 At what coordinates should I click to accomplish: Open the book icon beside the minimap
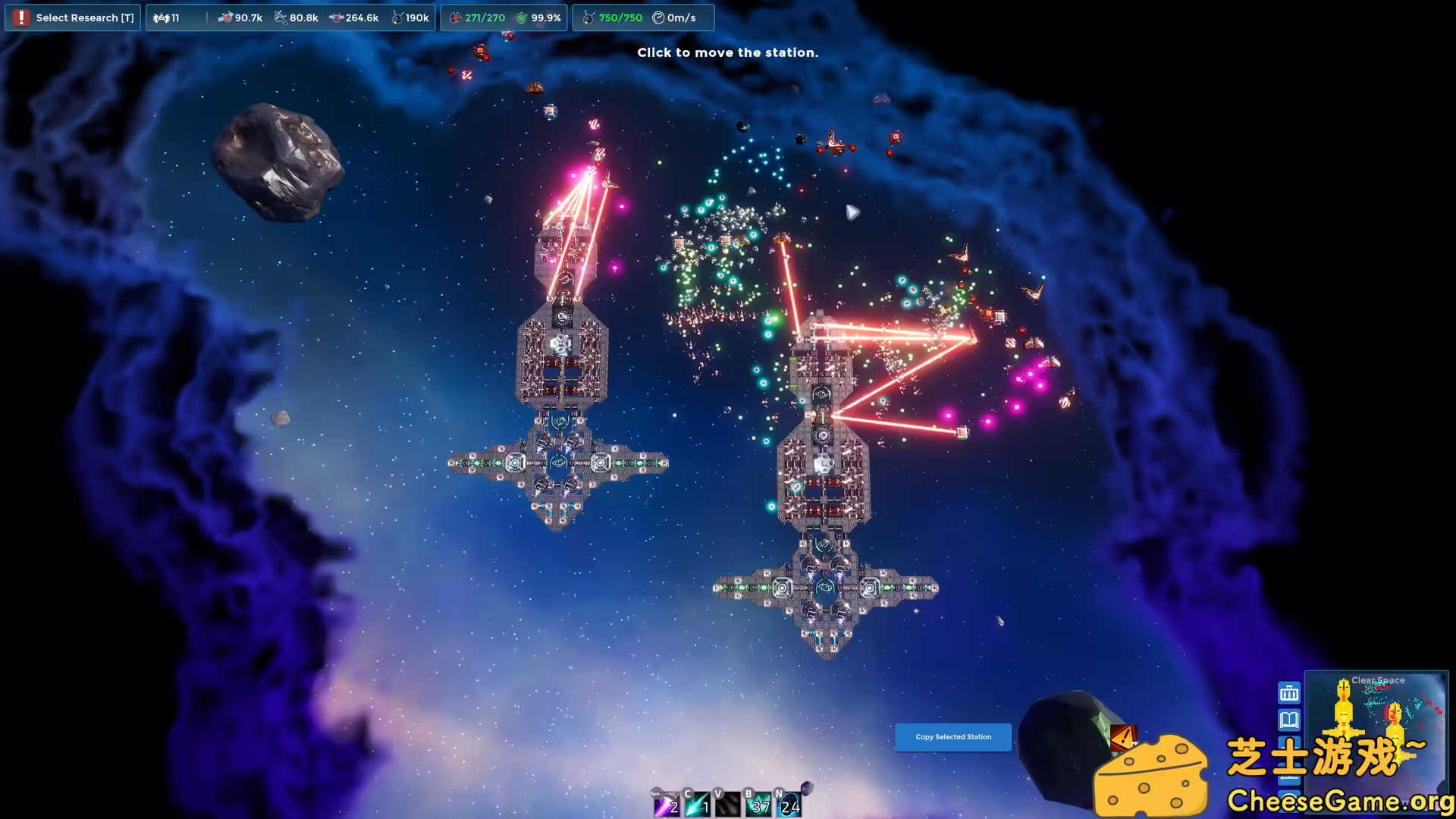(x=1289, y=720)
